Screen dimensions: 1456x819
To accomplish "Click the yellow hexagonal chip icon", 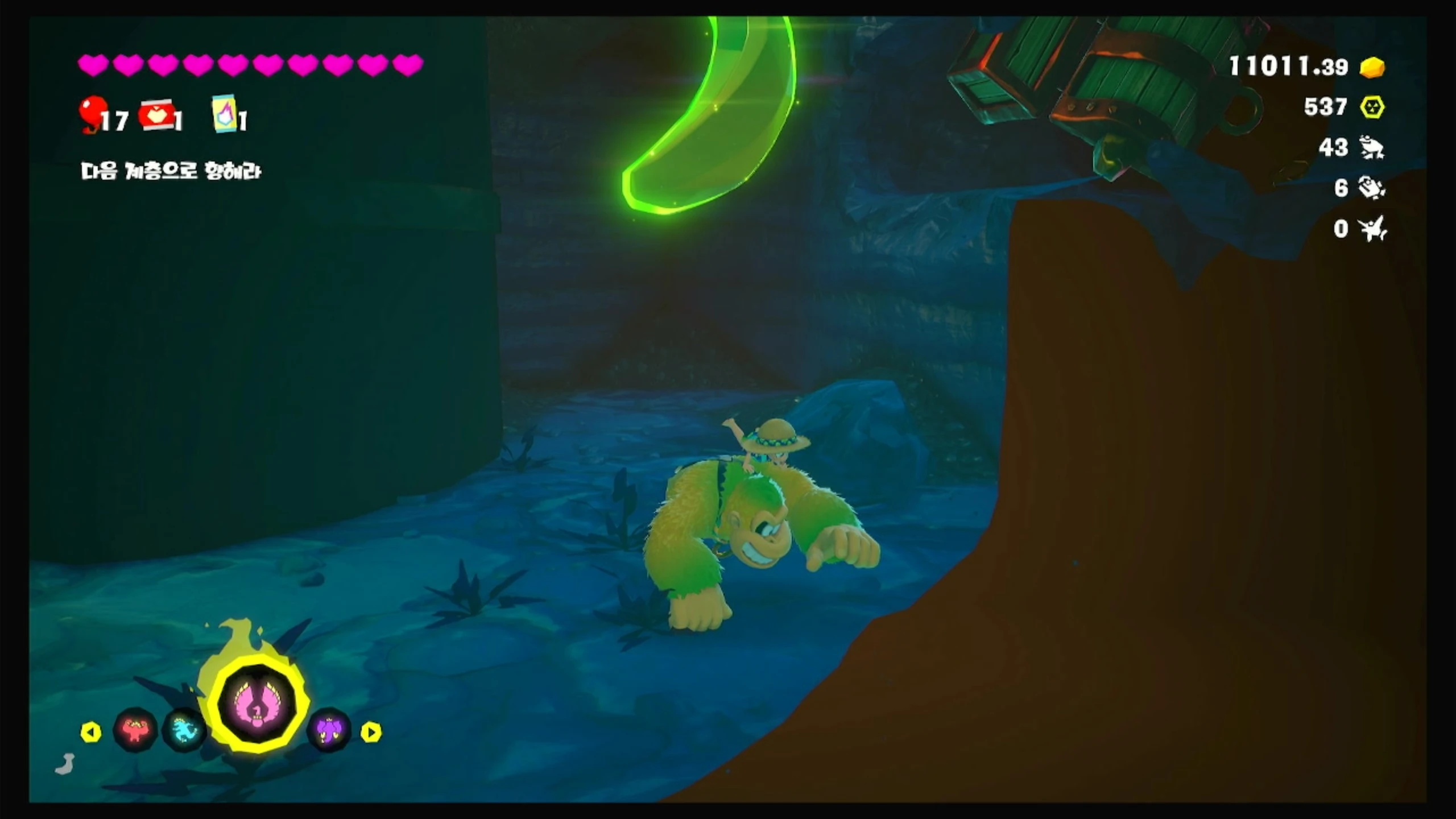I will tap(1372, 107).
